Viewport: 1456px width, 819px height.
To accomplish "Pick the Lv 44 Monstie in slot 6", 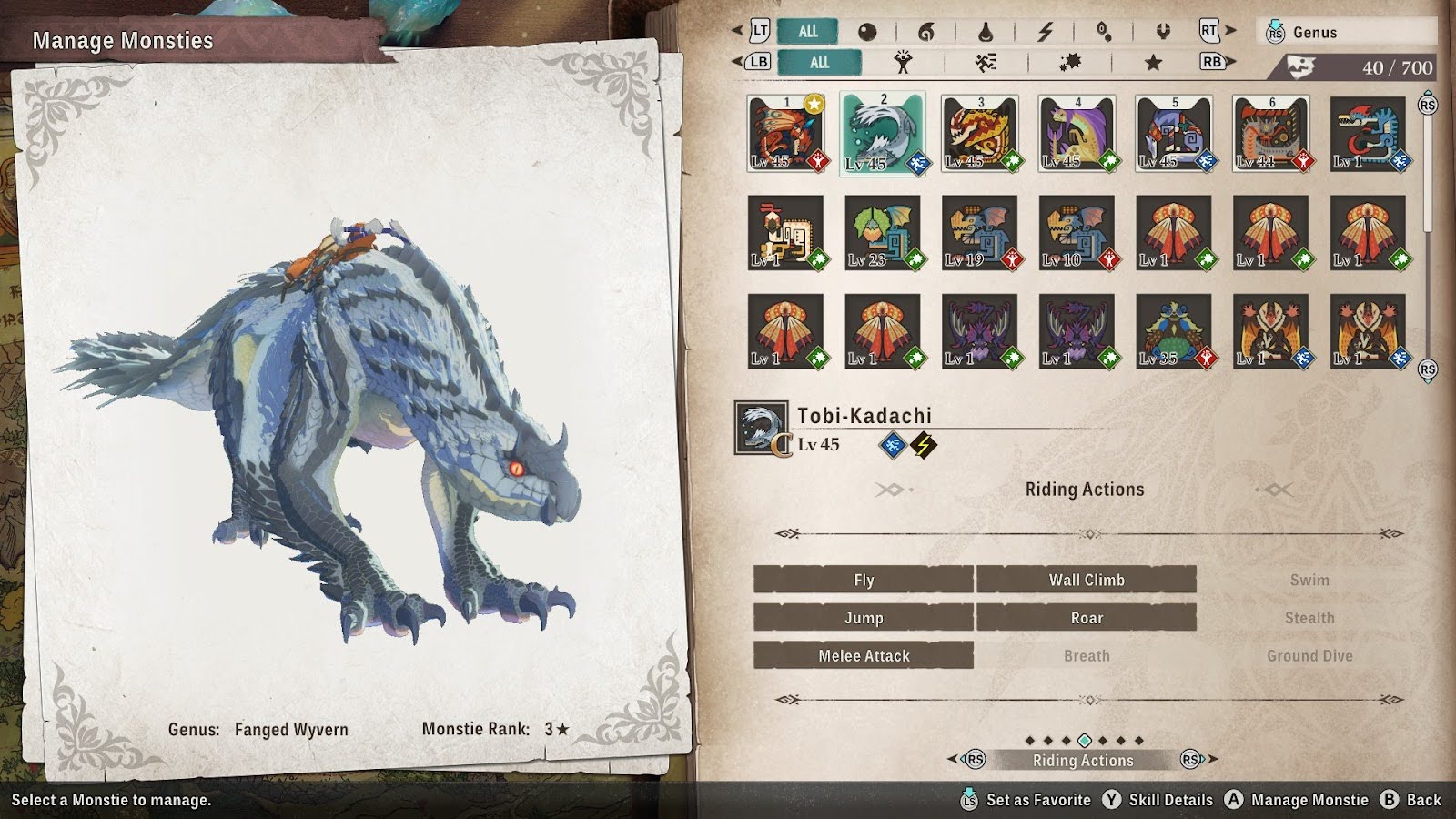I will (1271, 134).
